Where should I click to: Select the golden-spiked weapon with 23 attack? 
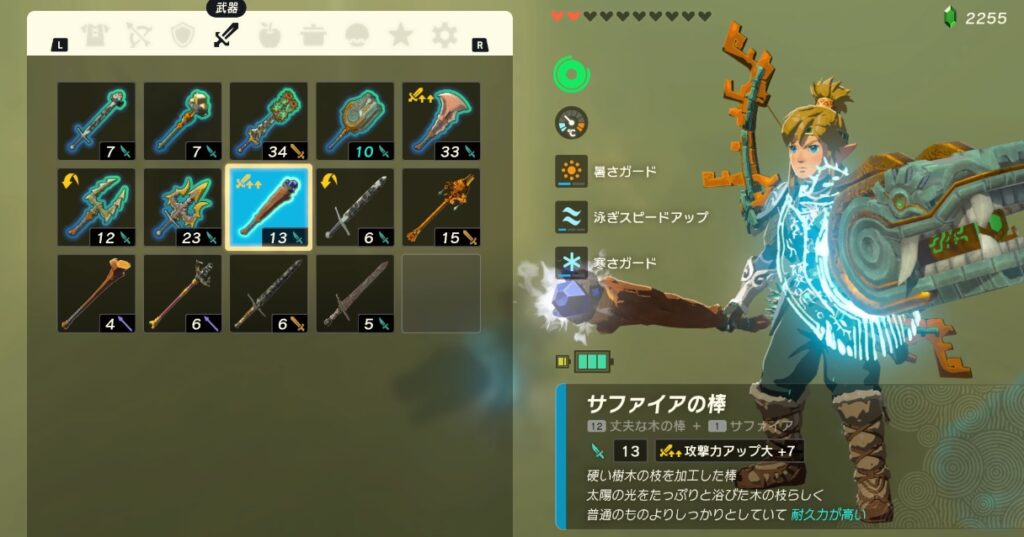(x=182, y=207)
